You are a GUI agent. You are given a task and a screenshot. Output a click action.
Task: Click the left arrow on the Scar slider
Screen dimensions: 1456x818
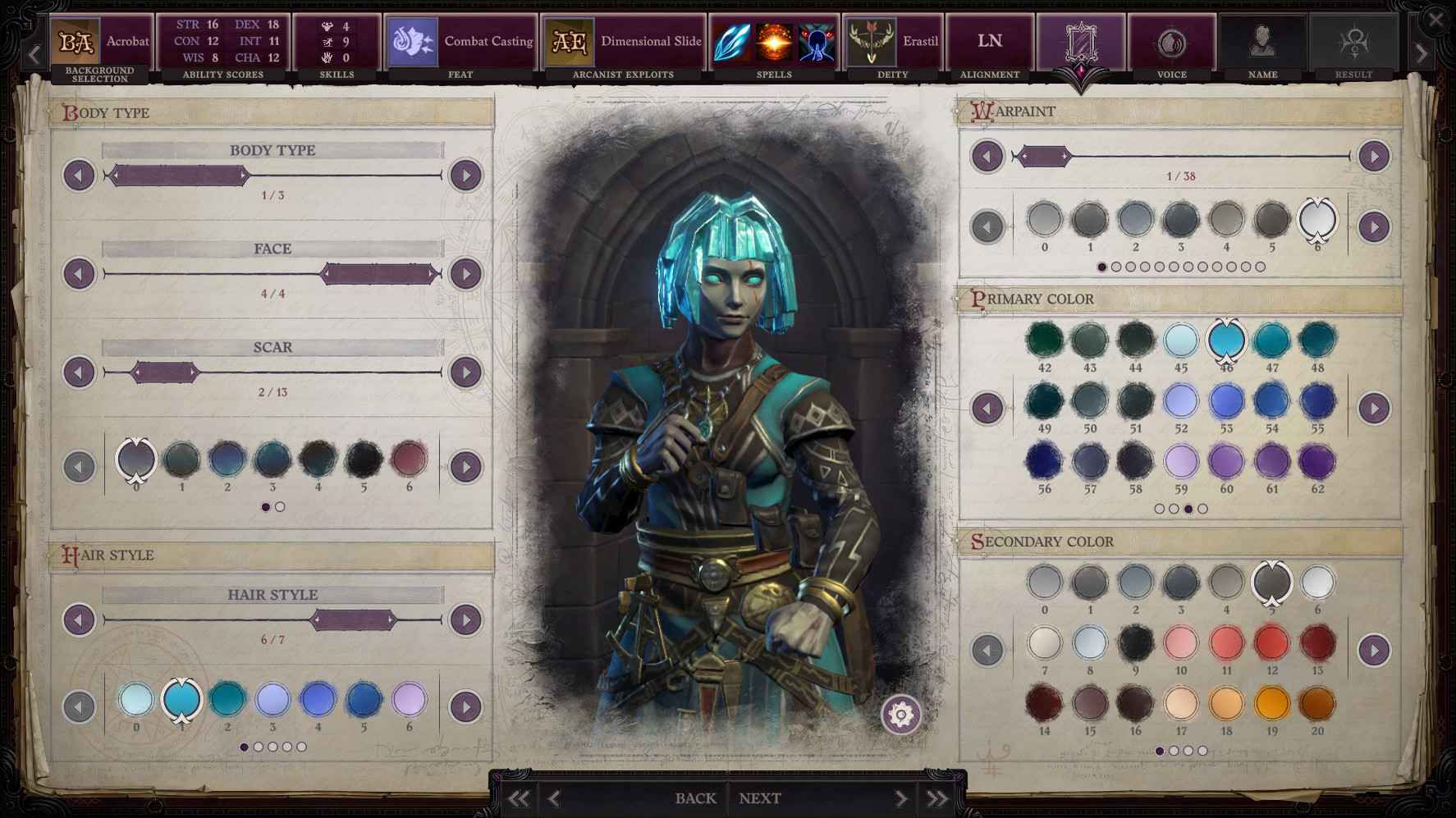[x=78, y=372]
